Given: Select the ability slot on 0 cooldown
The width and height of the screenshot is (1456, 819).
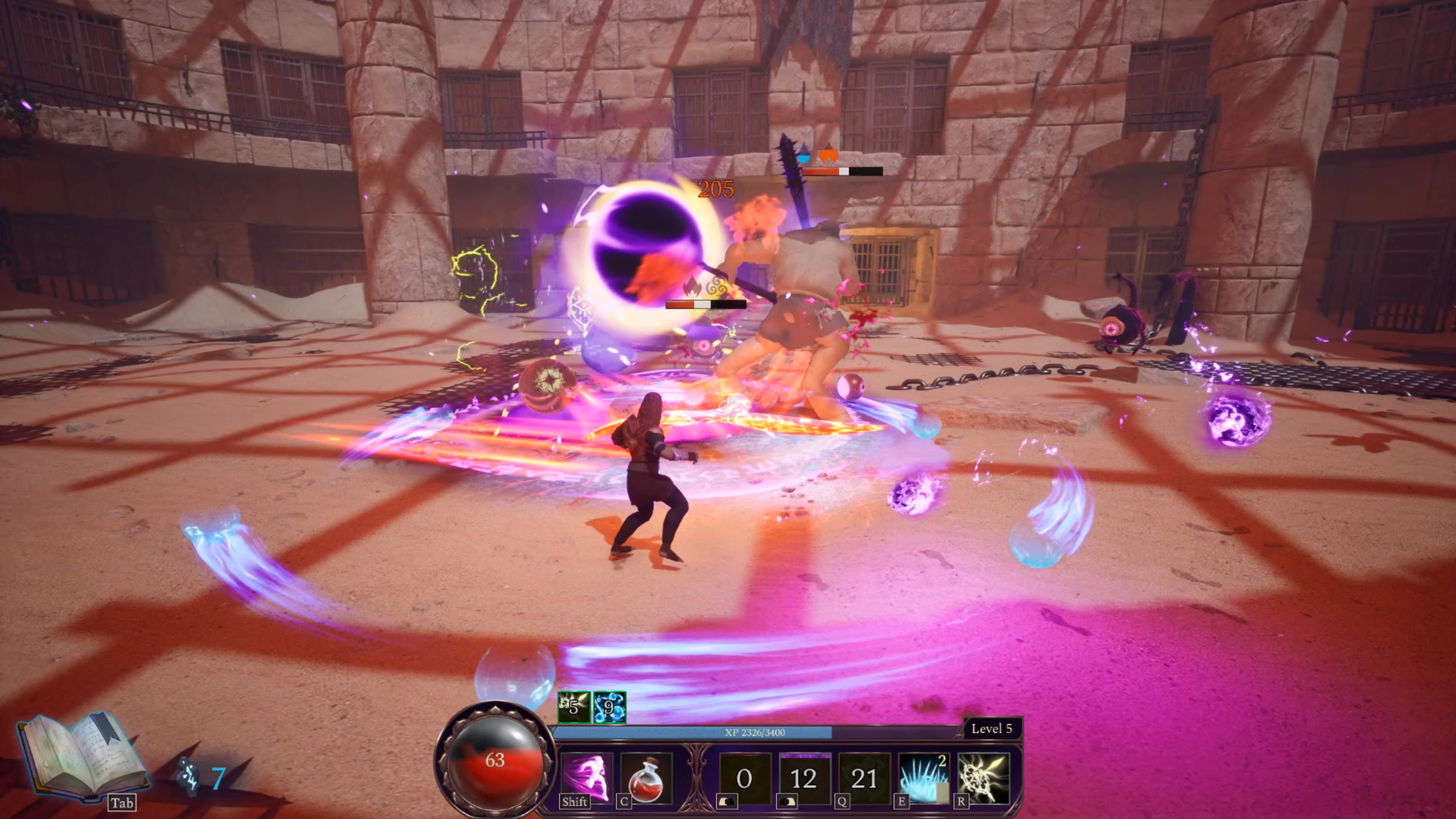Looking at the screenshot, I should pyautogui.click(x=745, y=778).
